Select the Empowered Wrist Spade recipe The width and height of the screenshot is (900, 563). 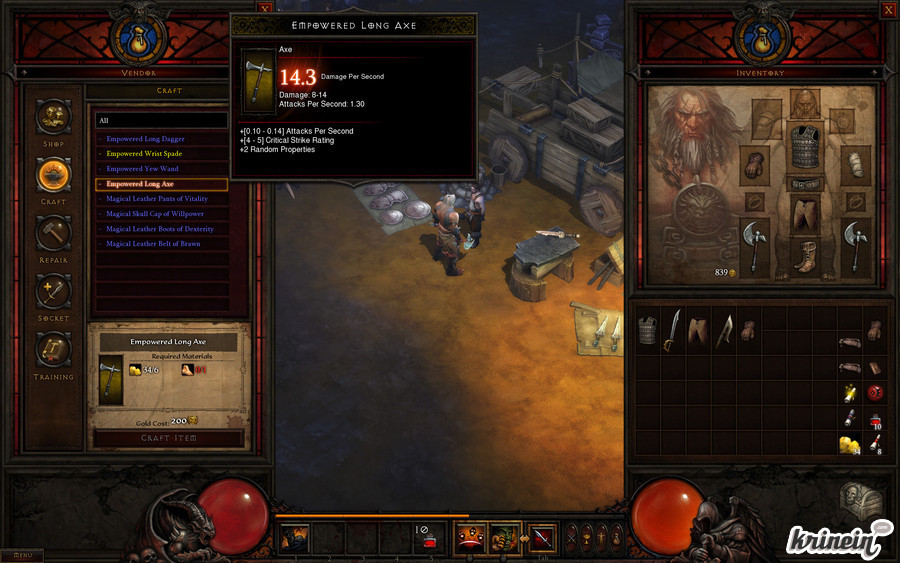coord(146,154)
